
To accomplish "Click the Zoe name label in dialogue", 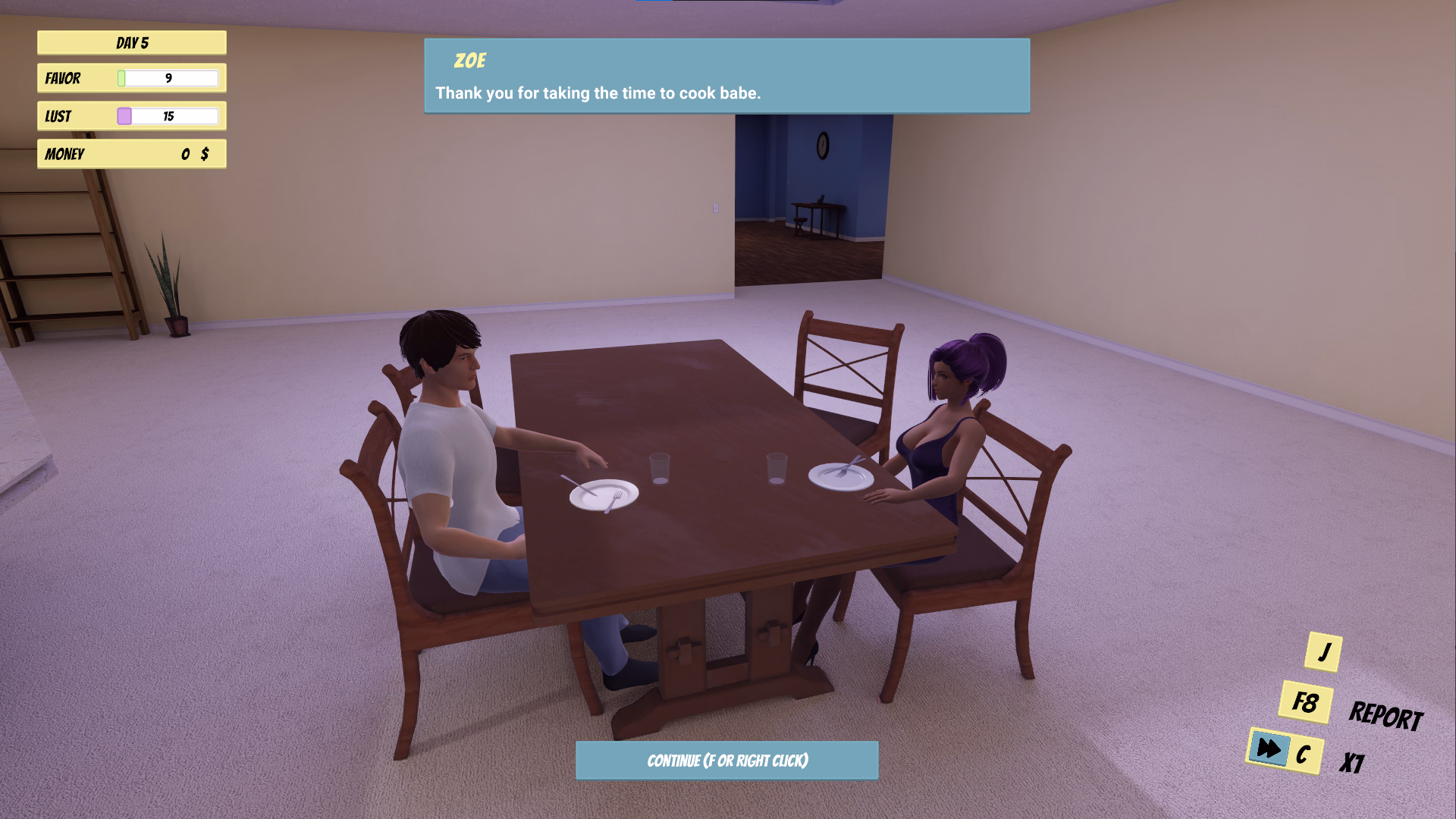I will point(470,61).
